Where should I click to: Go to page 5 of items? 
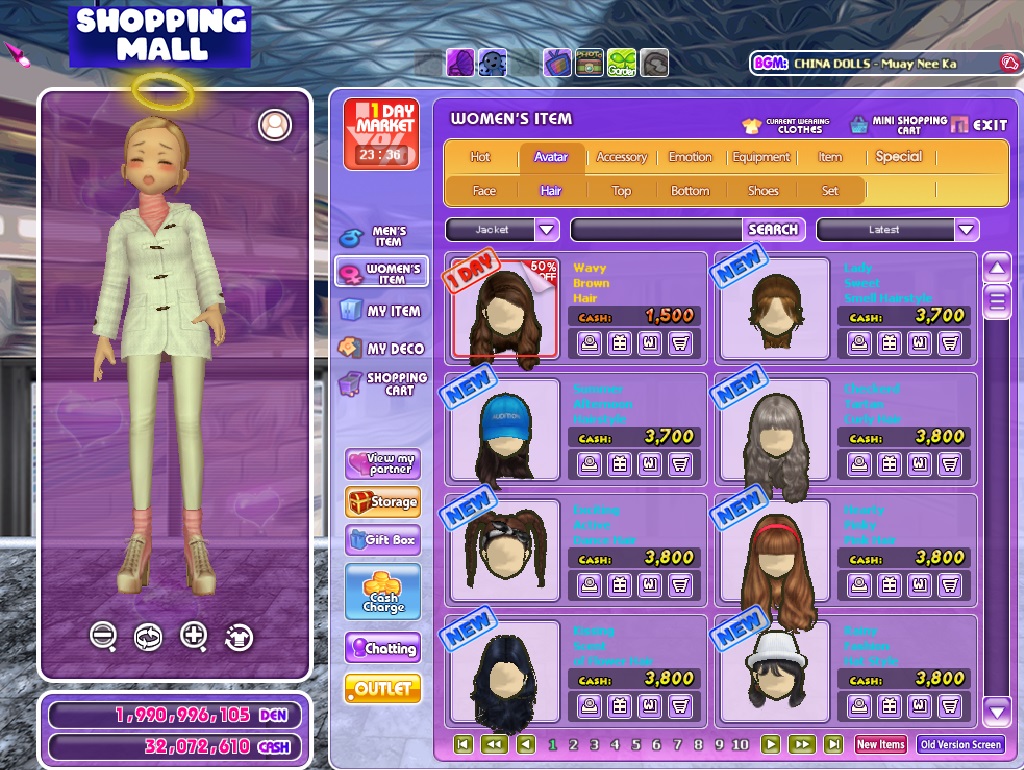pyautogui.click(x=636, y=745)
